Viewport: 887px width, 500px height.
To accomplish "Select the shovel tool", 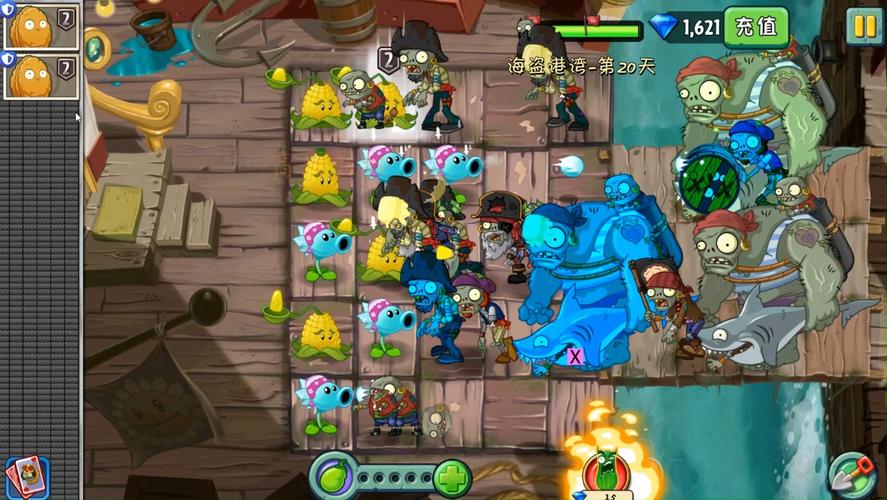I will (x=850, y=473).
